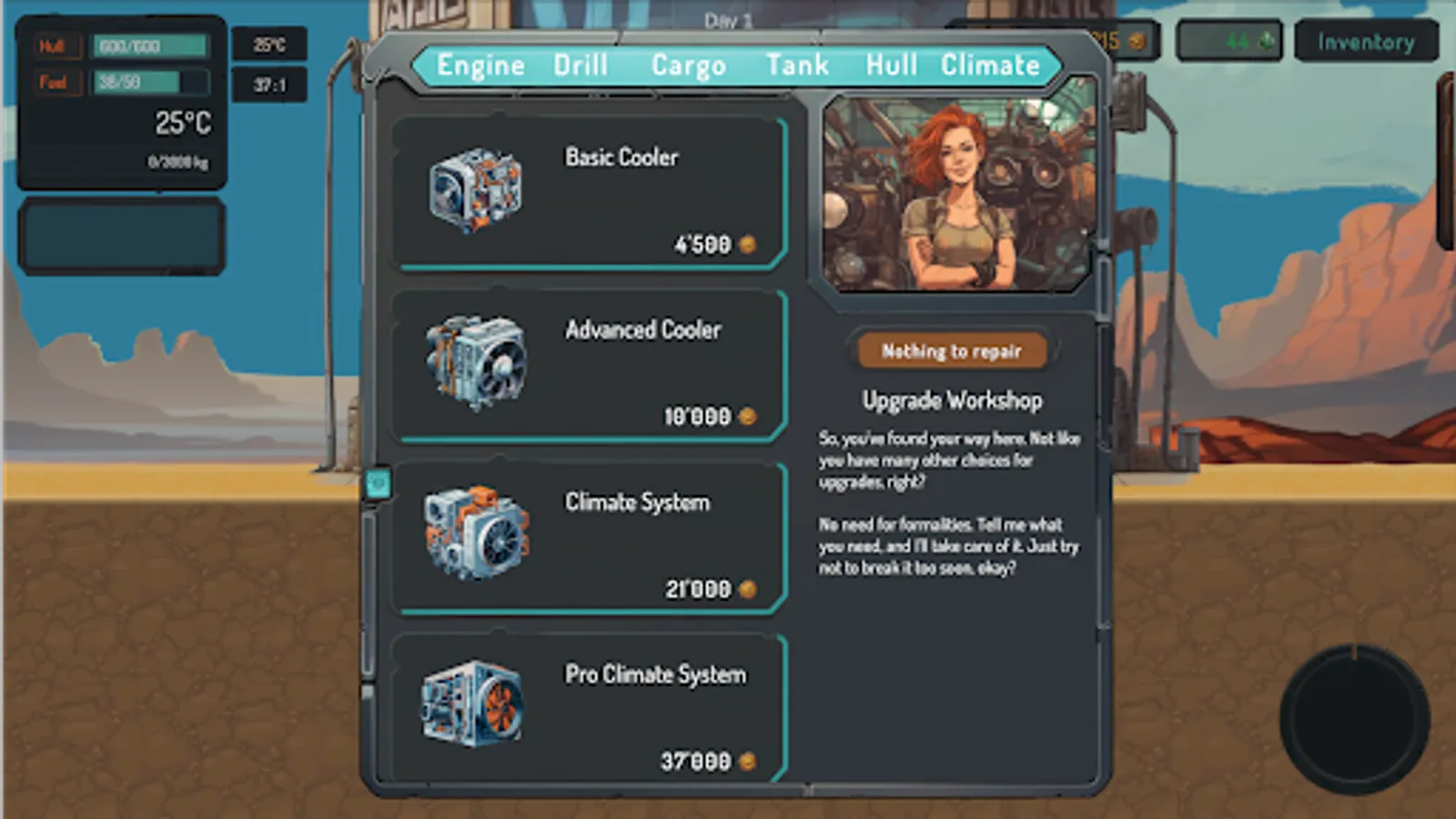Click the coin icon next to 4'500 price
The width and height of the screenshot is (1456, 819).
click(x=746, y=244)
